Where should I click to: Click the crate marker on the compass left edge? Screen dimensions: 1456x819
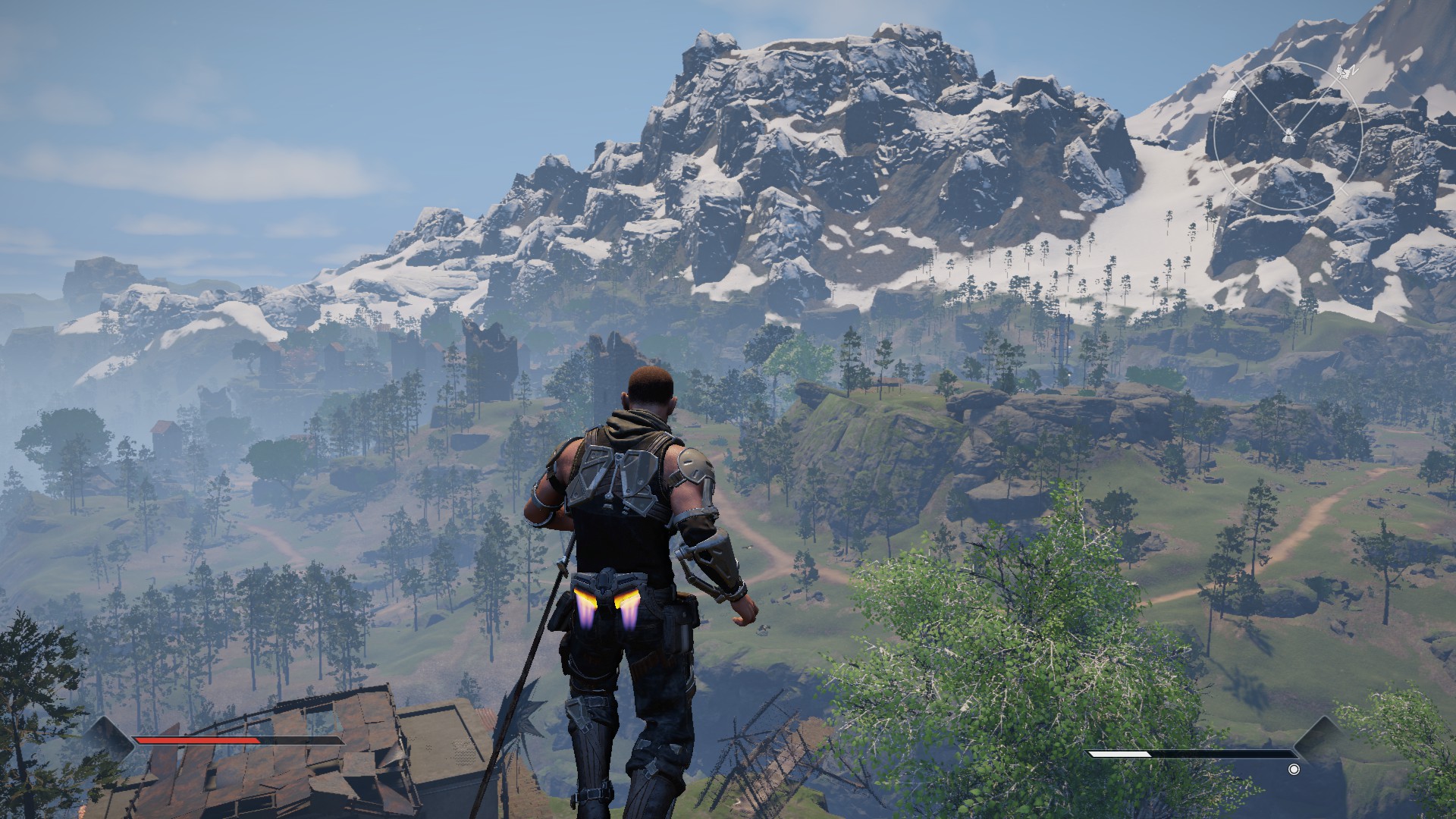[1229, 97]
